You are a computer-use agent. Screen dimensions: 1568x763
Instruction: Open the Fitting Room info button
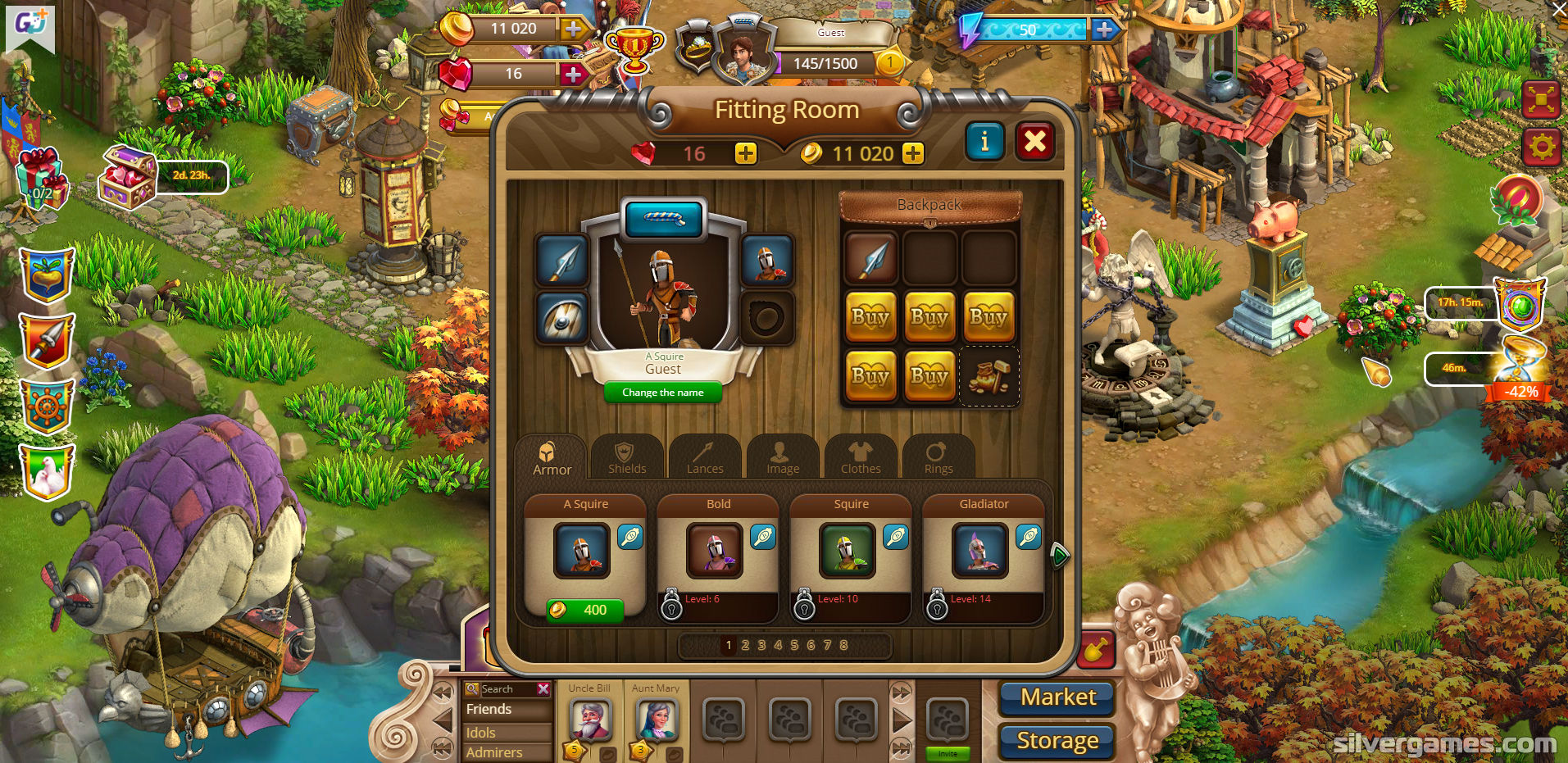[984, 142]
